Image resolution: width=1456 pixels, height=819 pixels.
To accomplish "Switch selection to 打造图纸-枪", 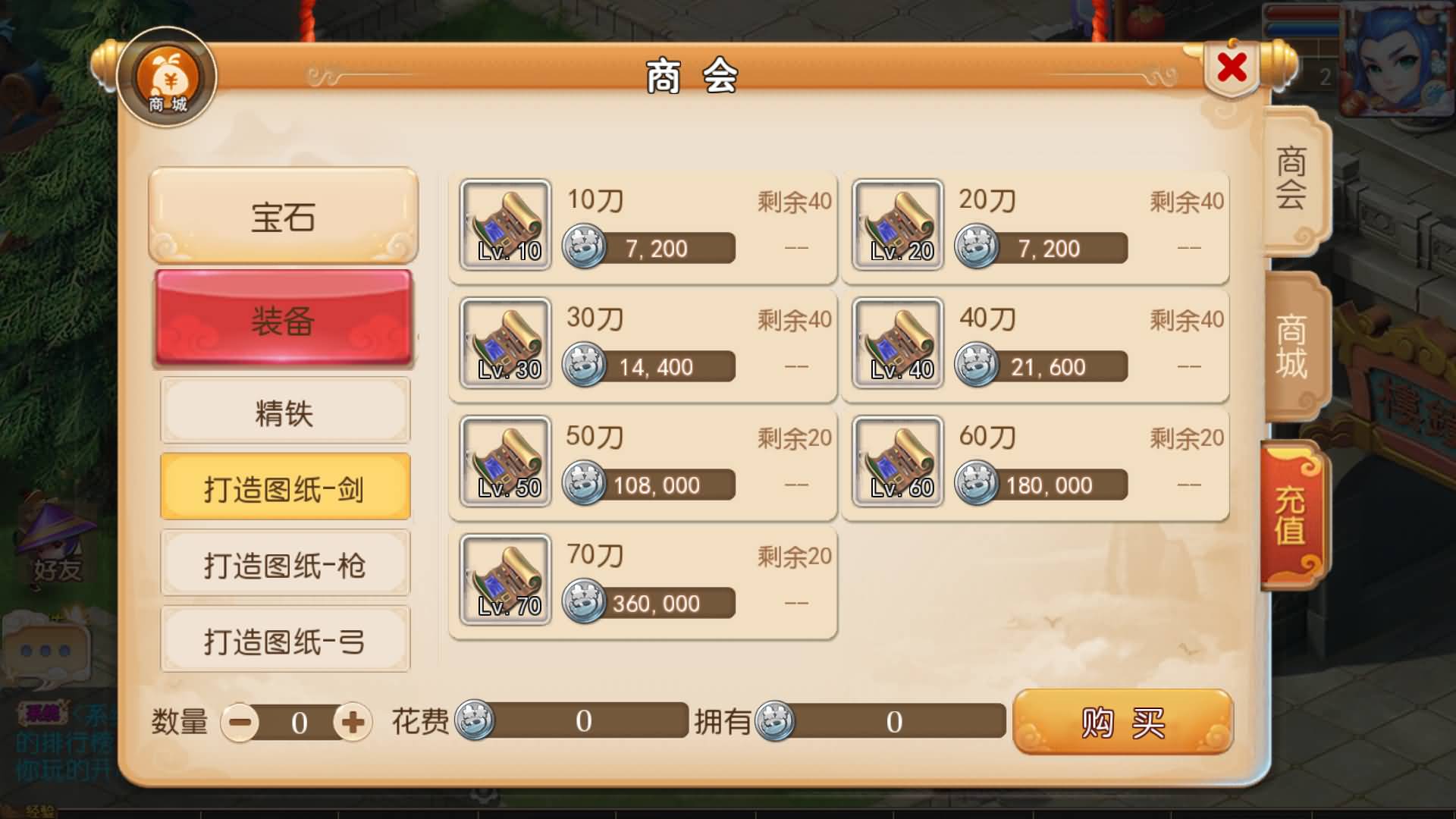I will coord(286,563).
